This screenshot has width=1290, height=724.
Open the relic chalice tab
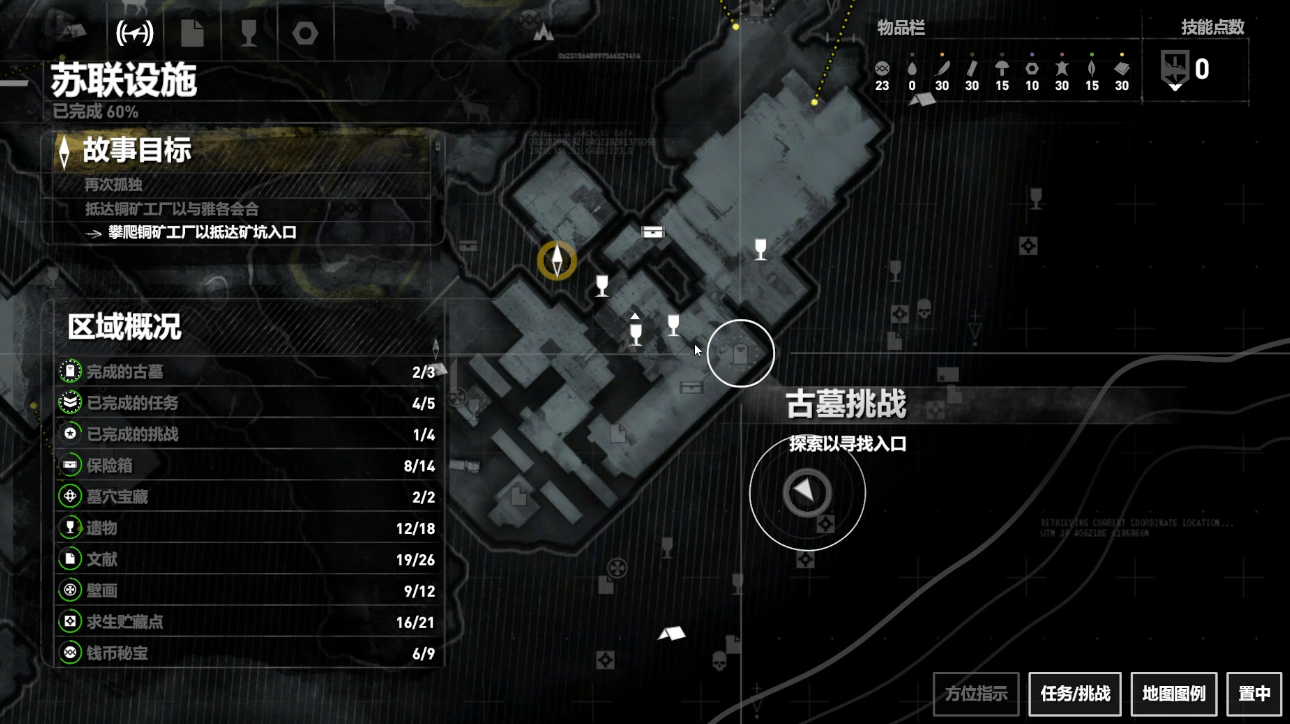pos(249,33)
